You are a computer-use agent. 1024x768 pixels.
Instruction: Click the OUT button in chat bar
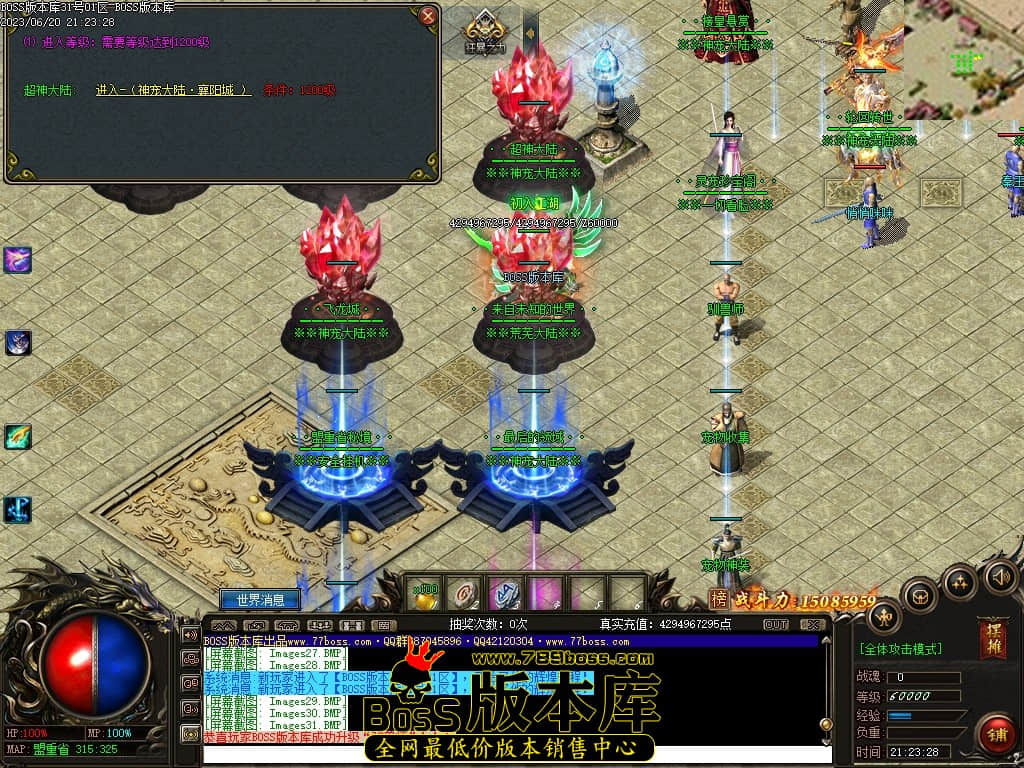[776, 624]
